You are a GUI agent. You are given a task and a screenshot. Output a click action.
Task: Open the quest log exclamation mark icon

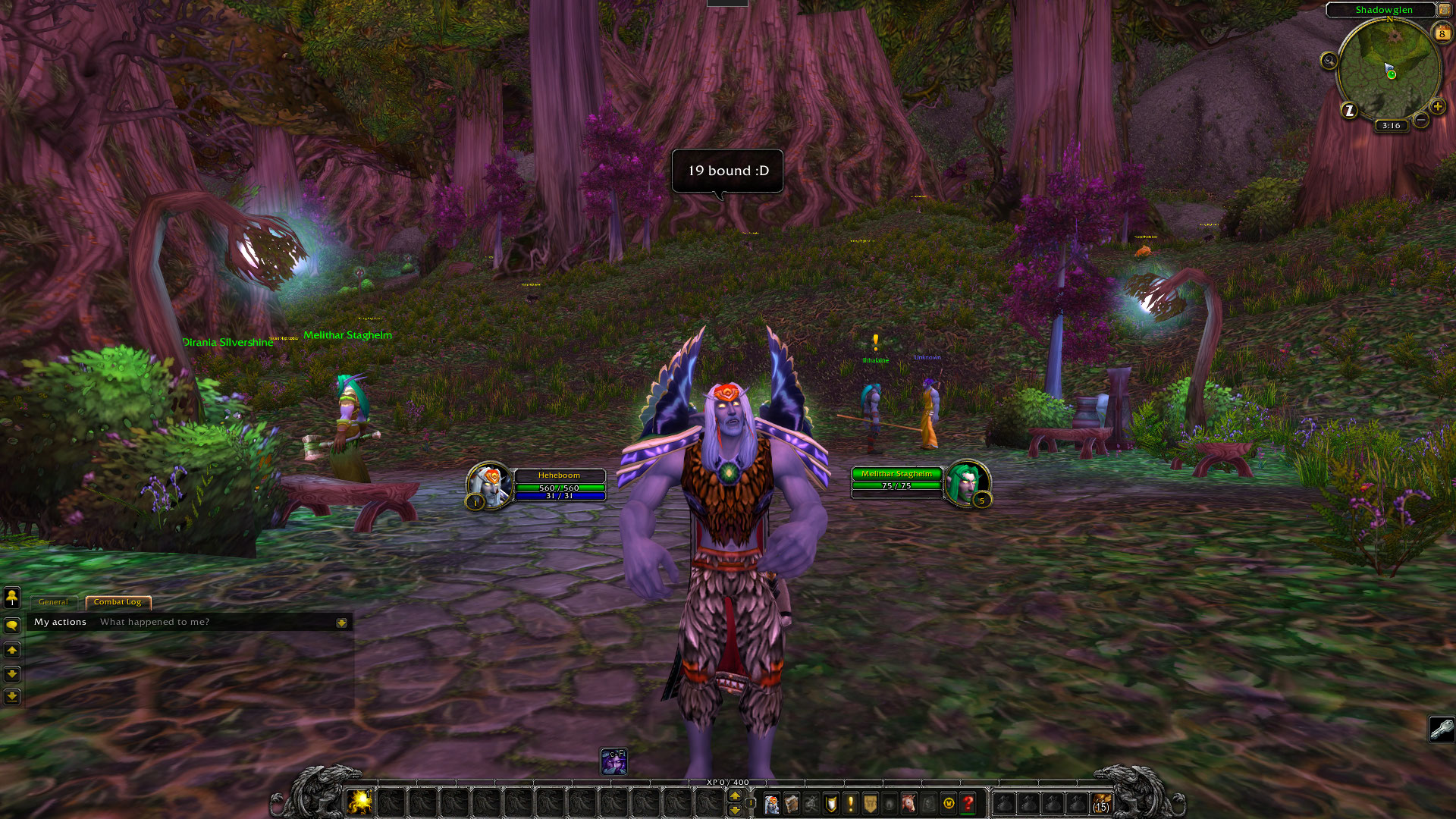[x=851, y=803]
